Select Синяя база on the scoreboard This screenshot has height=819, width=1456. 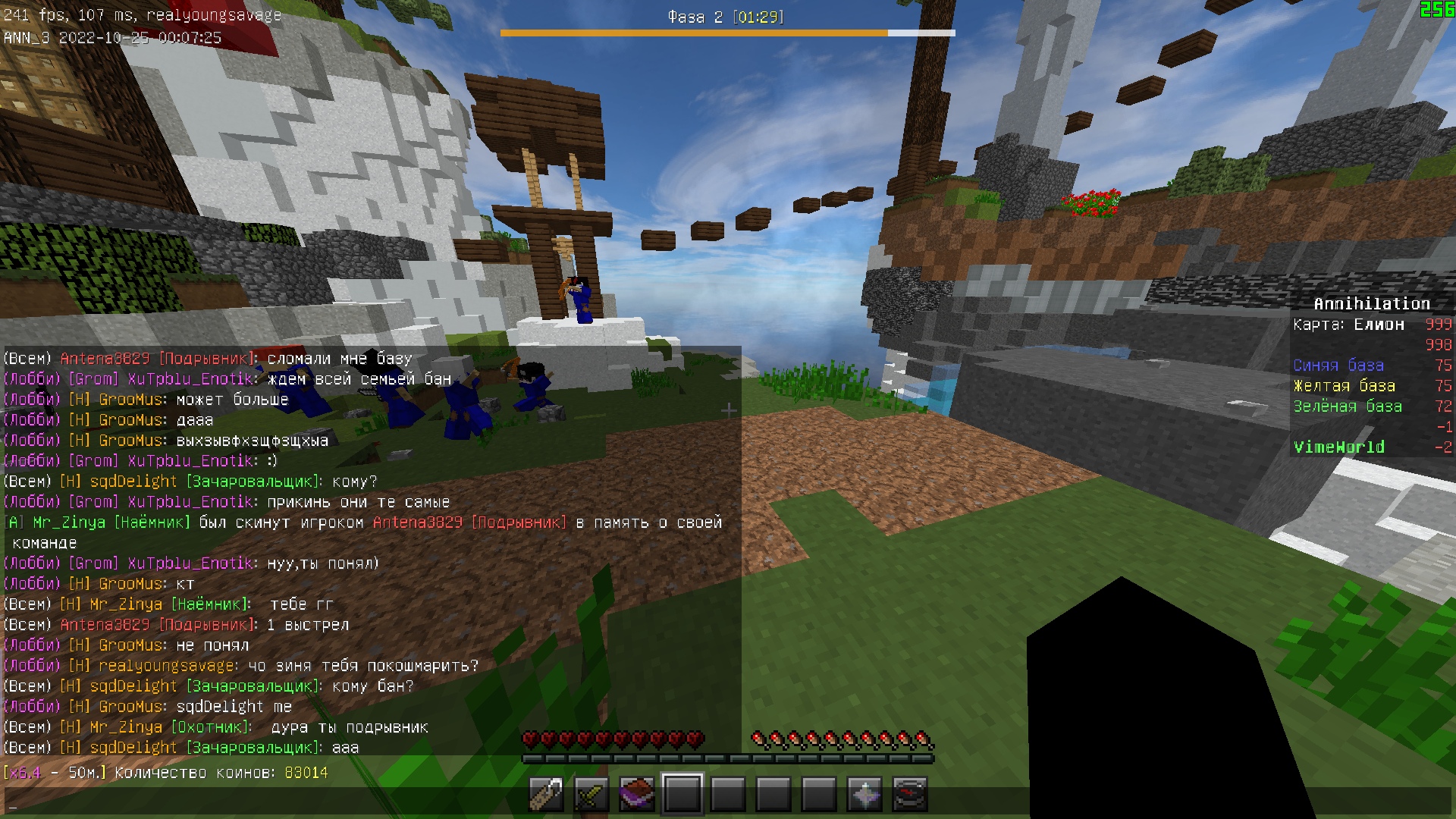click(1338, 365)
